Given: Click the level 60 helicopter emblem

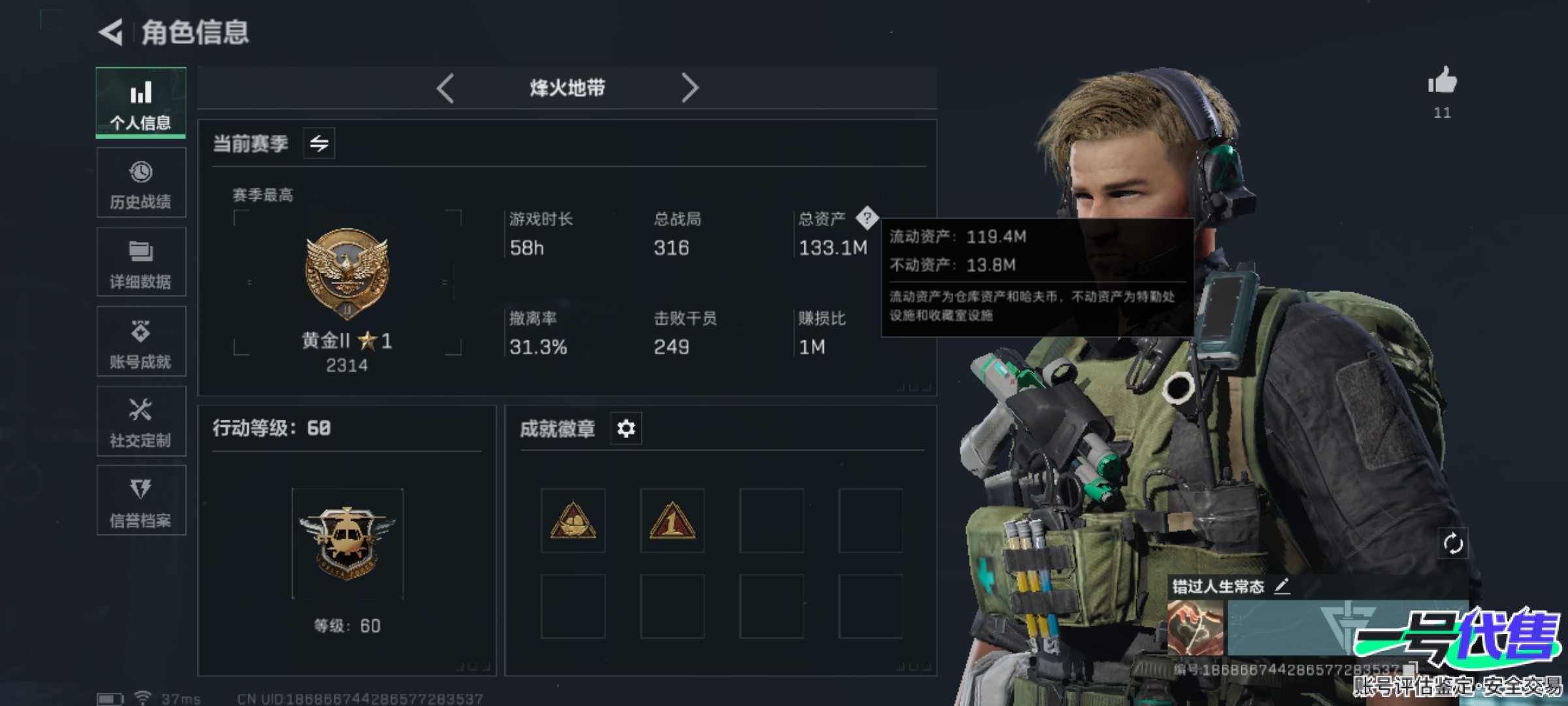Looking at the screenshot, I should 347,544.
